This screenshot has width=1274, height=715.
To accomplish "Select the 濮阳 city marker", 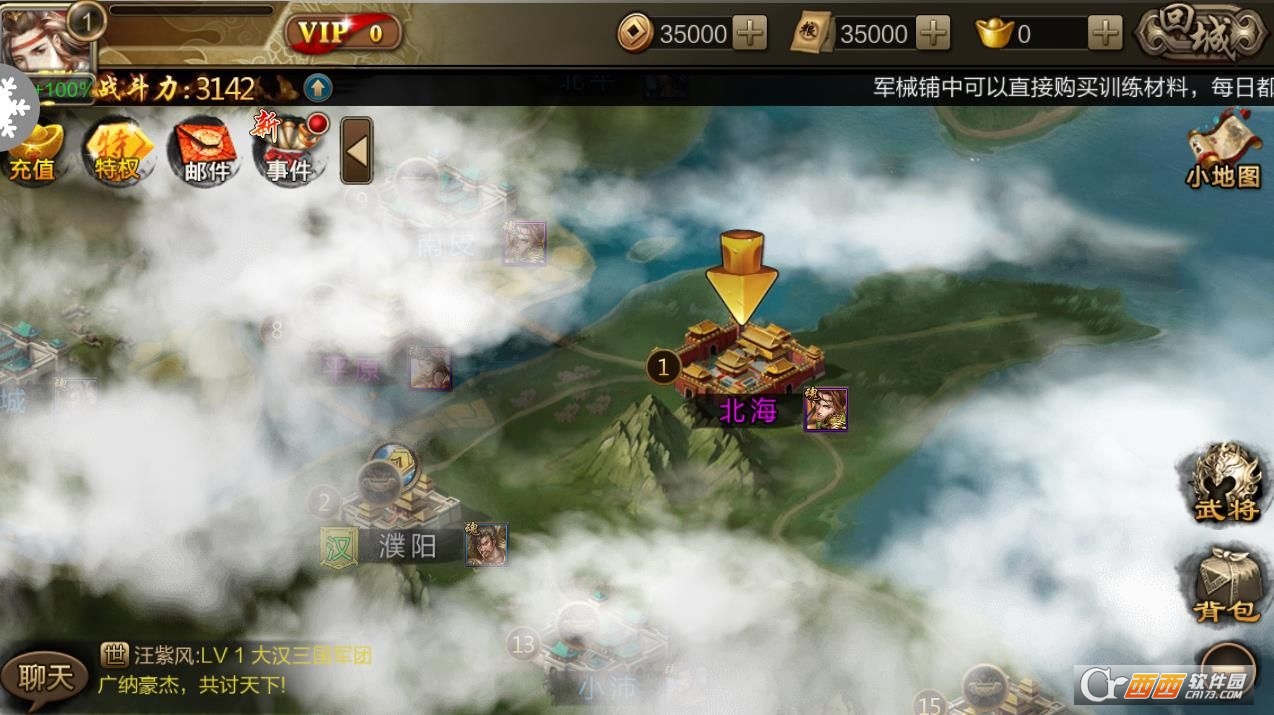I will (400, 505).
